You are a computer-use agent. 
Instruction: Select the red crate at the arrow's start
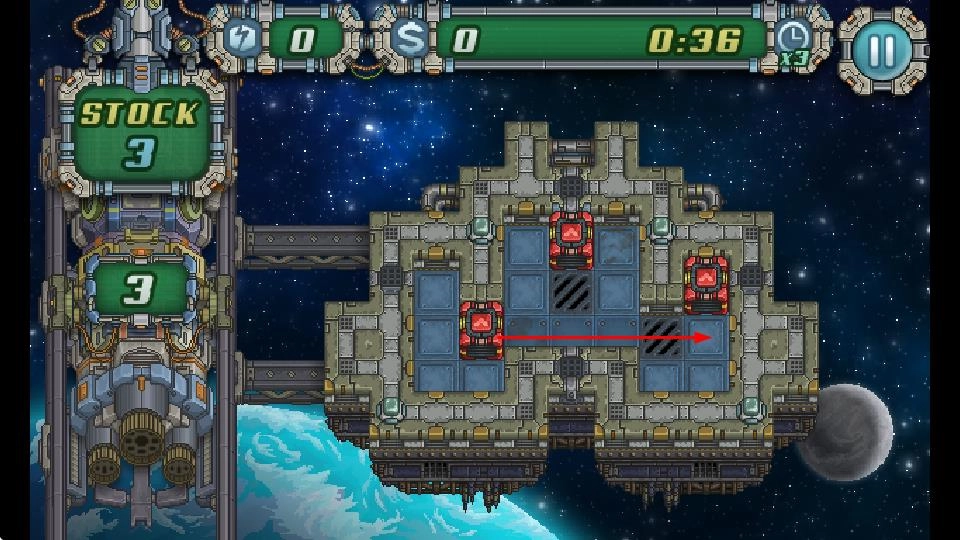pos(480,328)
